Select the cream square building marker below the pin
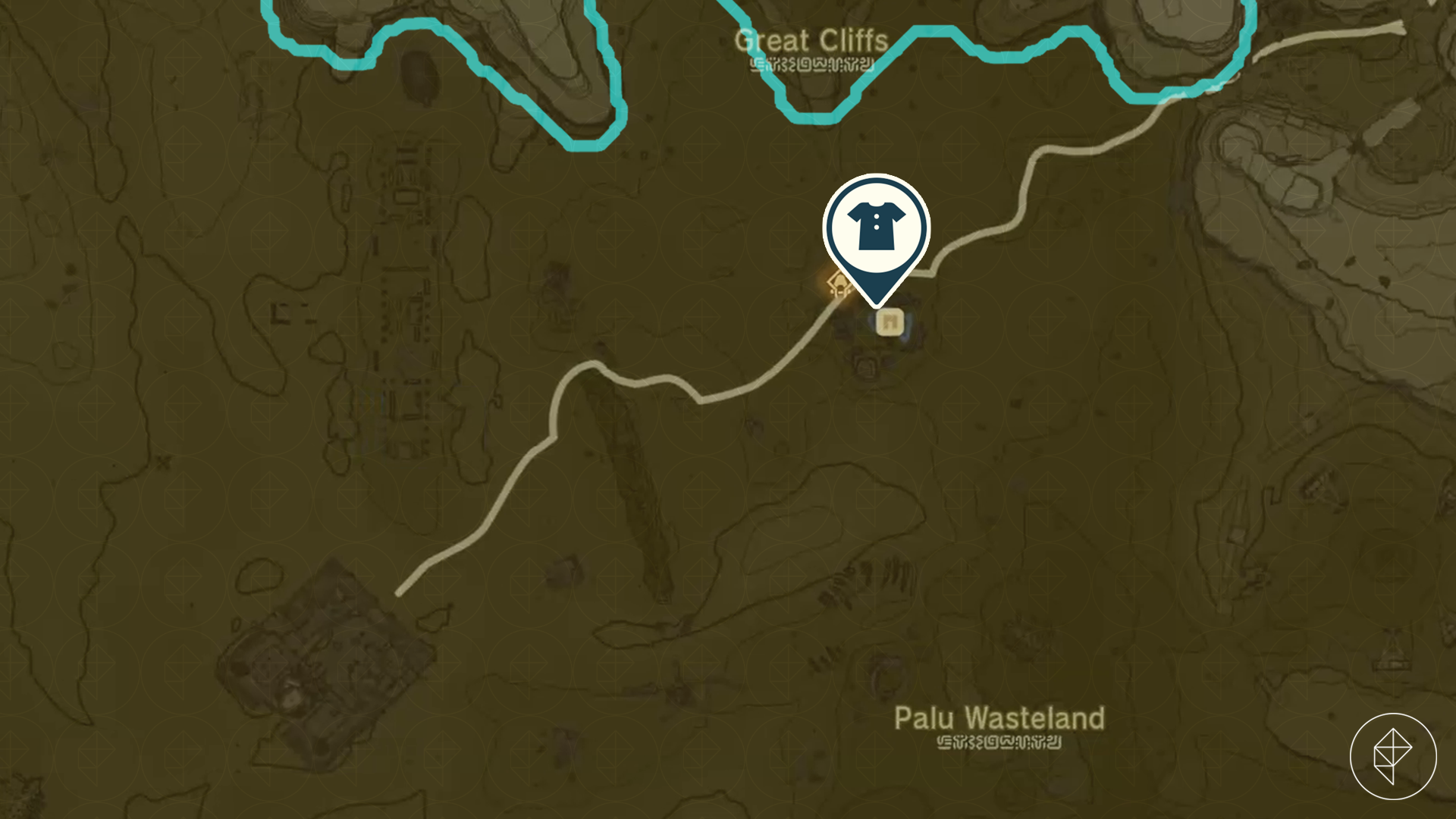Screen dimensions: 1456x819 click(890, 323)
